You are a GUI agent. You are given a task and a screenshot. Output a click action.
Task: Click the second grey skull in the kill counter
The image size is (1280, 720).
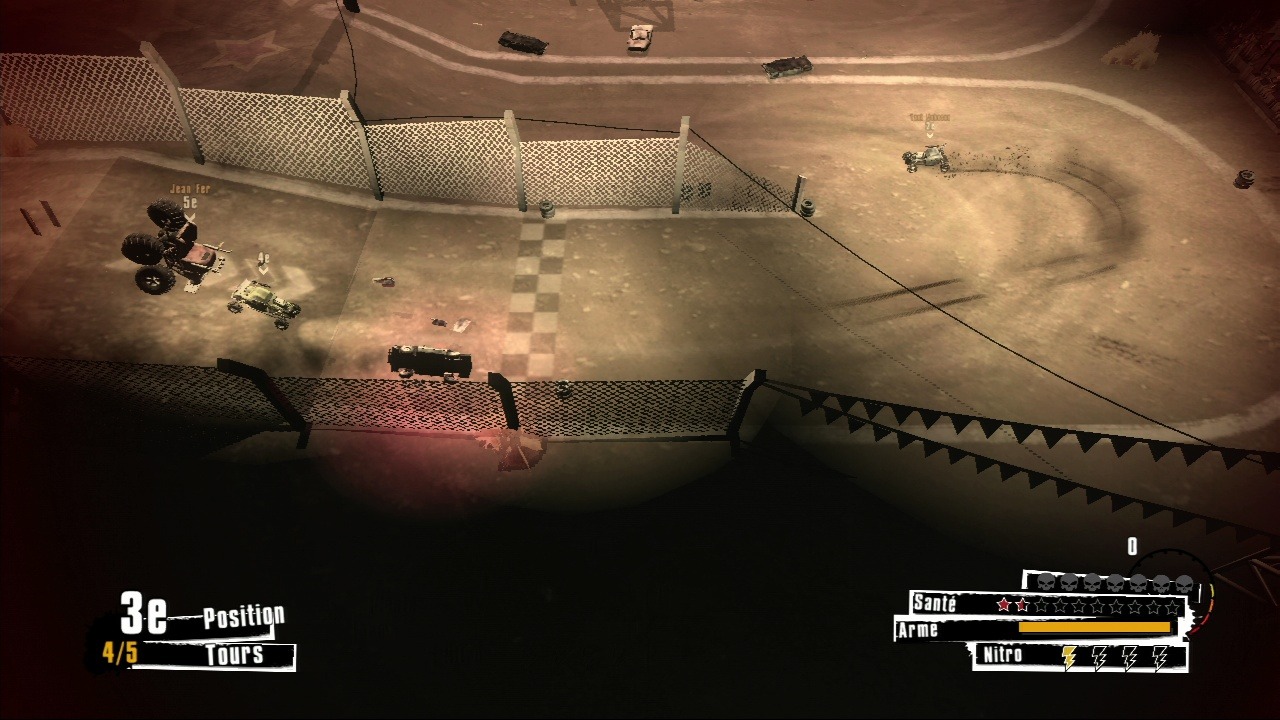click(1068, 581)
